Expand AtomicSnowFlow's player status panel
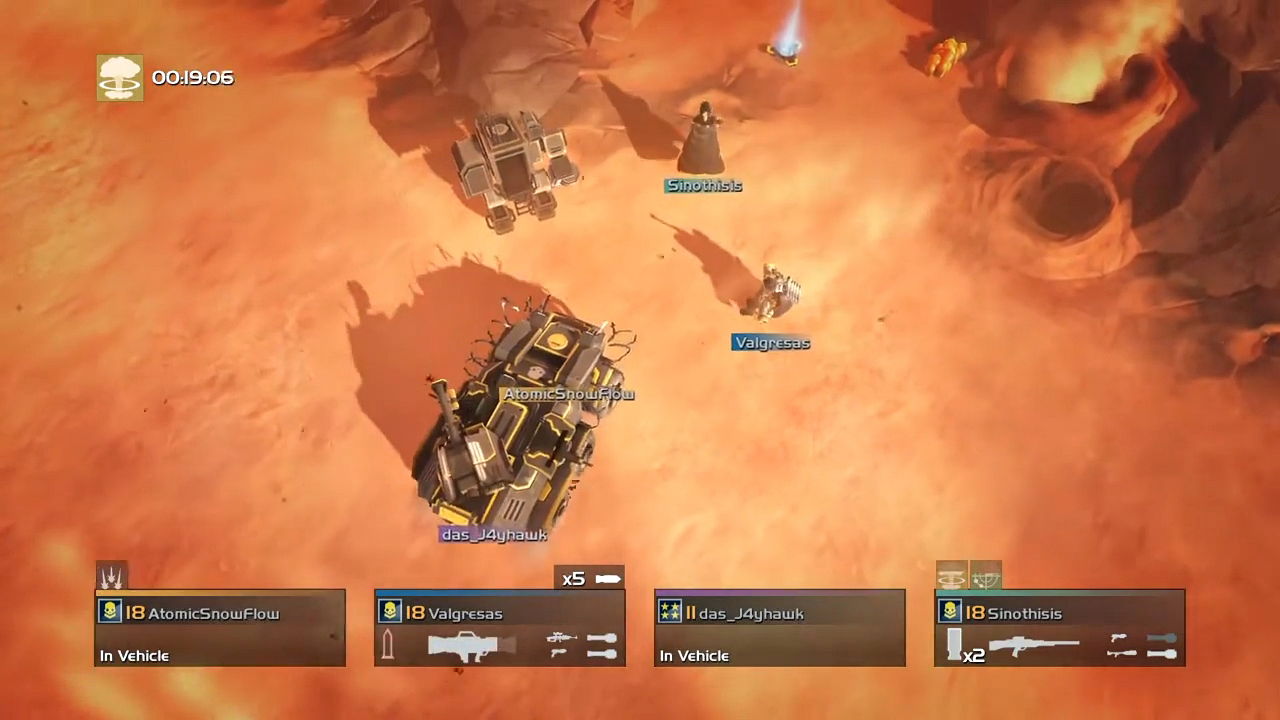The image size is (1280, 720). [x=220, y=627]
